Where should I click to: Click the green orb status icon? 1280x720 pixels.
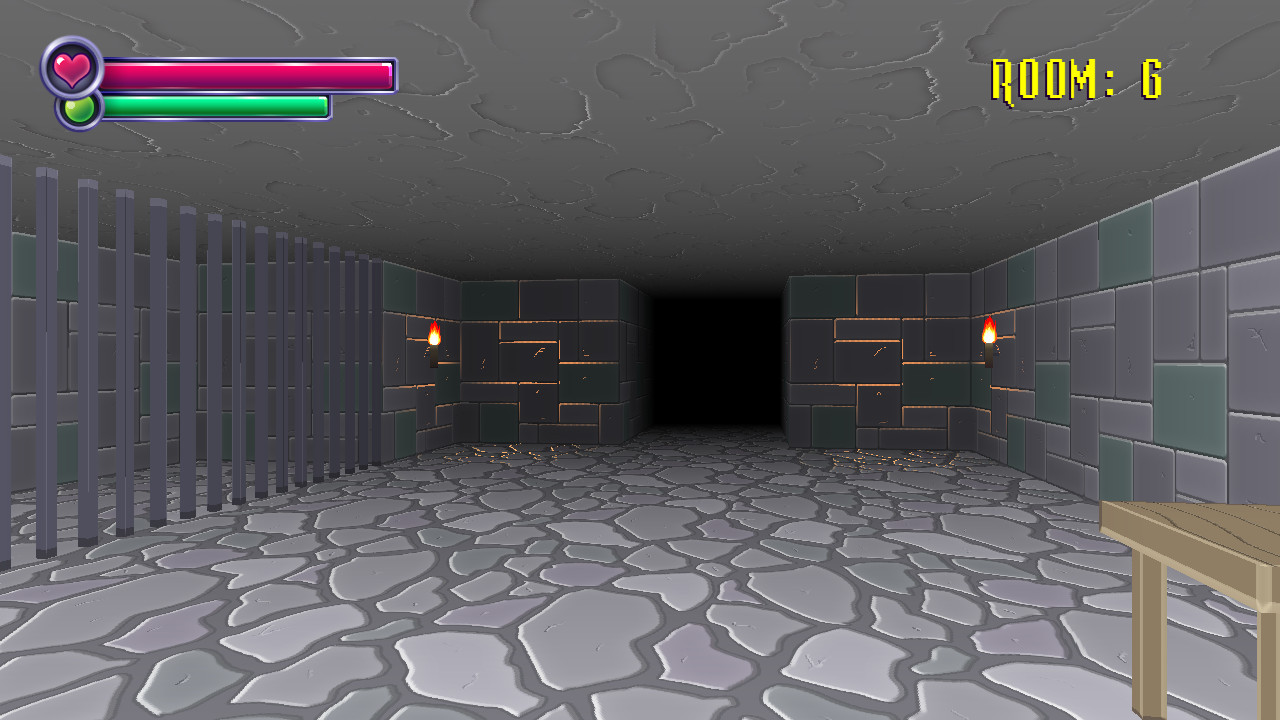pyautogui.click(x=78, y=108)
